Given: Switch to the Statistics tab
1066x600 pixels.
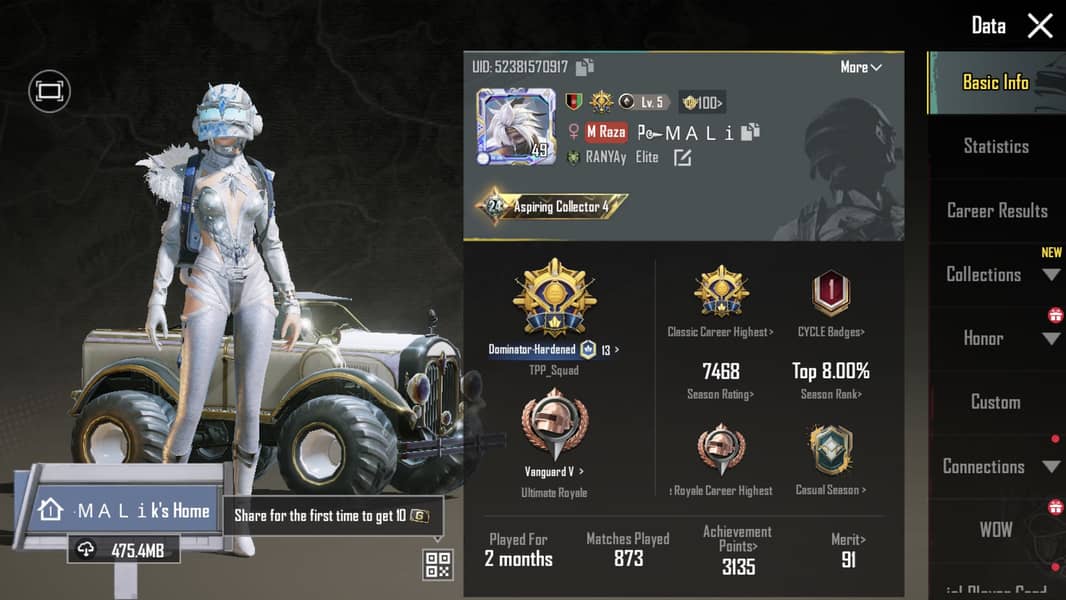Looking at the screenshot, I should click(x=995, y=146).
